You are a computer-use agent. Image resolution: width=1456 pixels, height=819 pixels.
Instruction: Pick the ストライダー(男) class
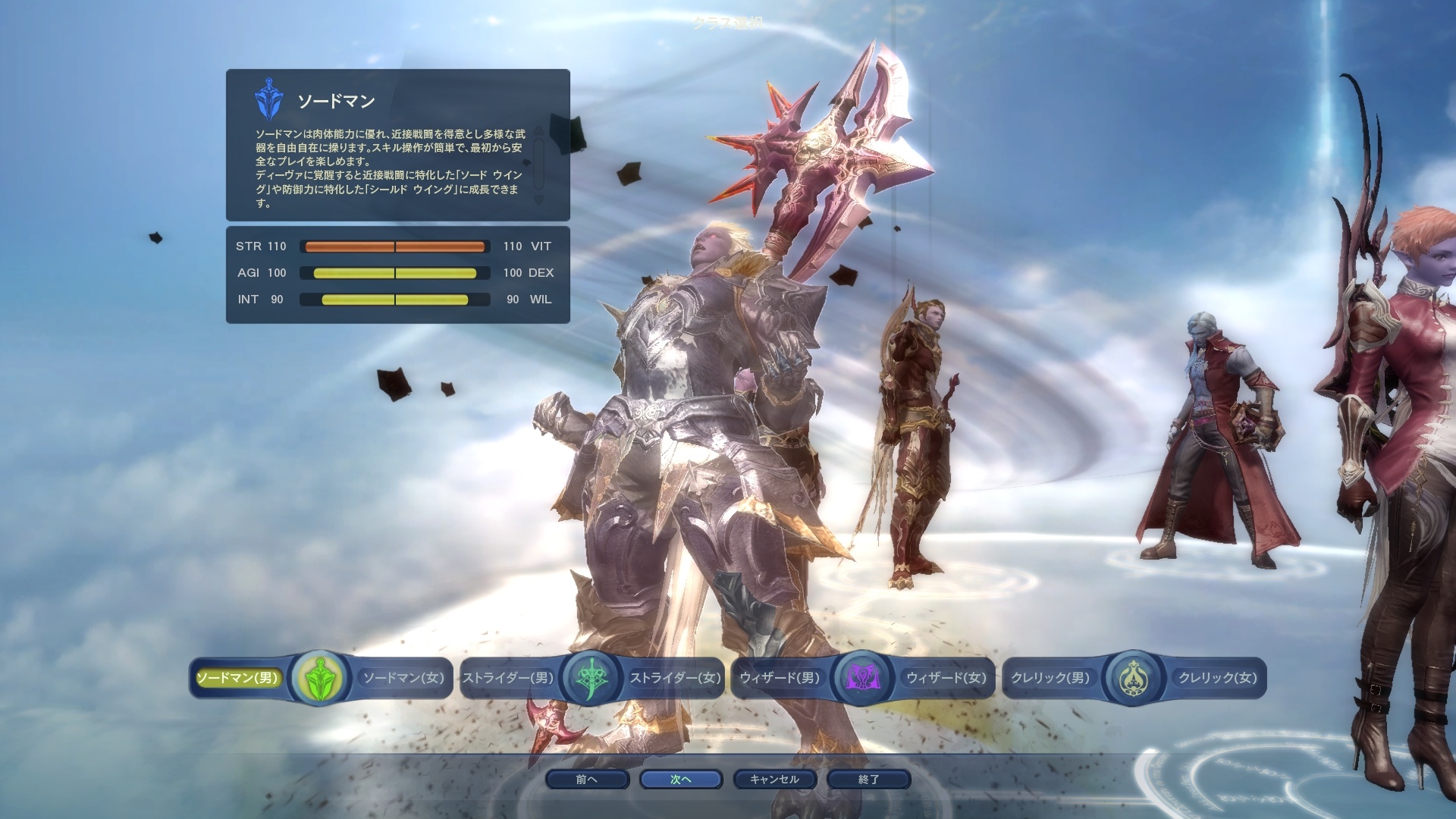508,678
